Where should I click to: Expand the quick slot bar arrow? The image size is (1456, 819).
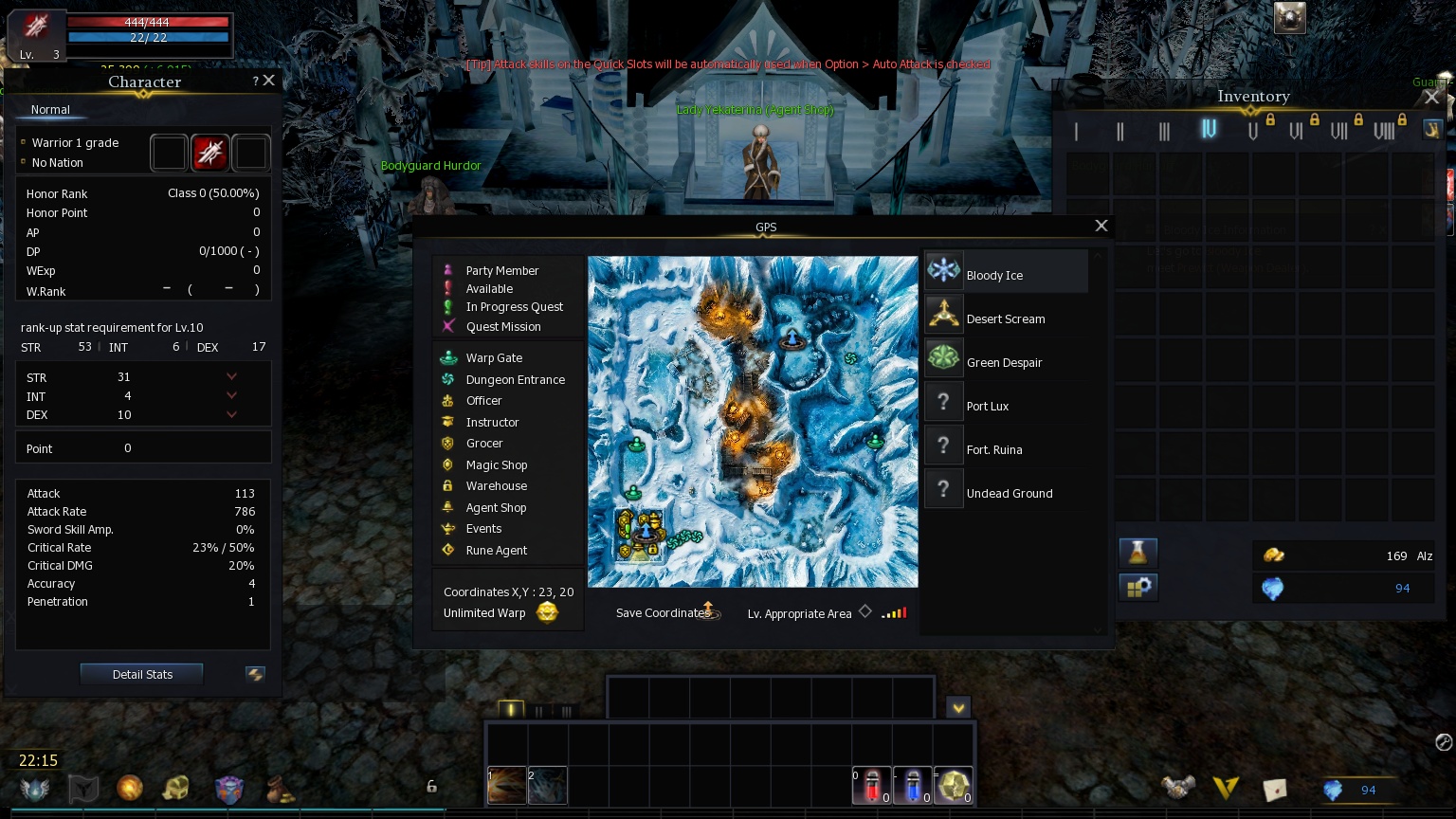(958, 708)
